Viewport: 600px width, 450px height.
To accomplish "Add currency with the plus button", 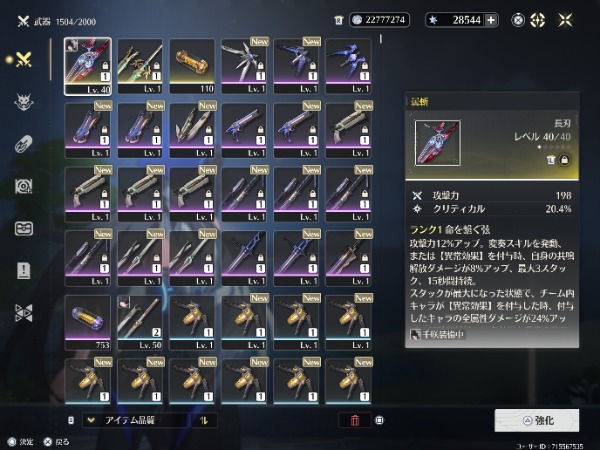I will pos(491,19).
